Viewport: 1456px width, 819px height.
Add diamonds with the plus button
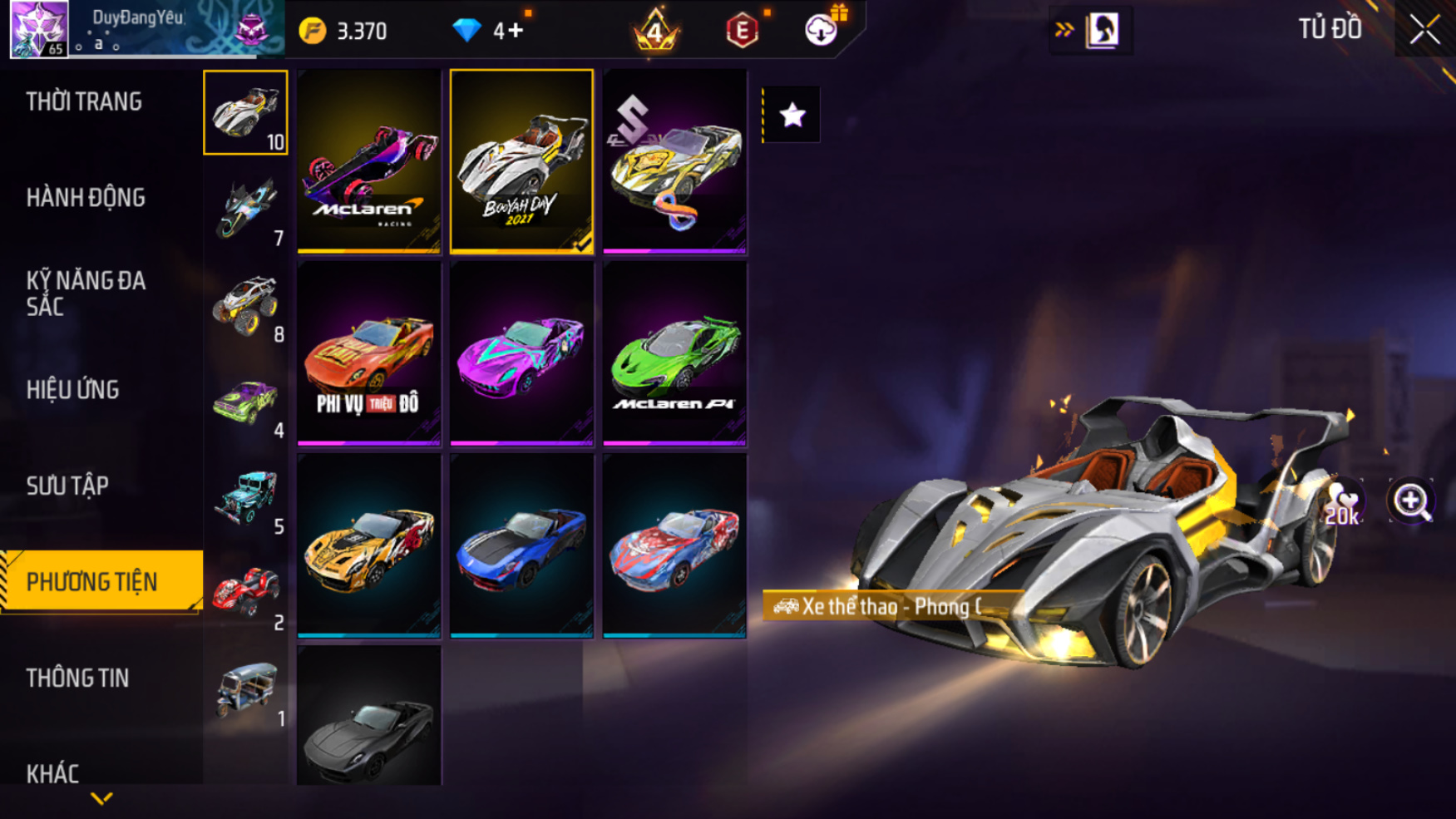tap(516, 31)
